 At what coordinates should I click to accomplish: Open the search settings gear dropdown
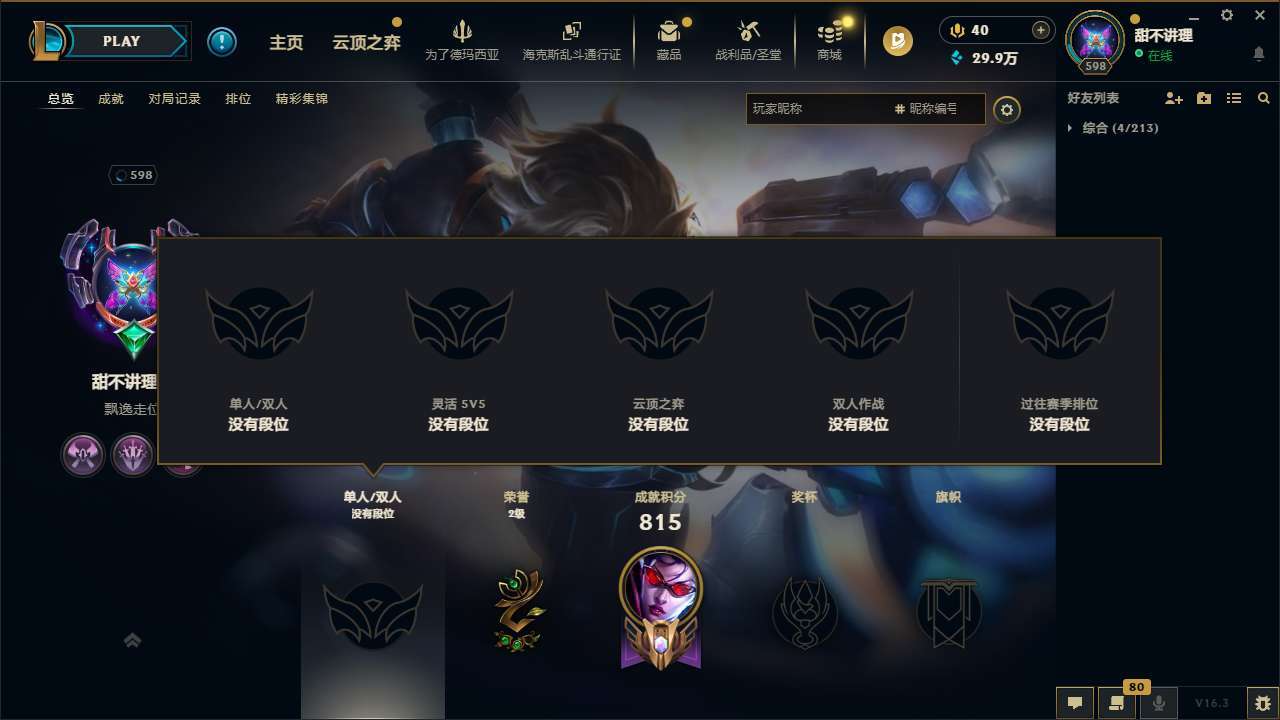pos(1007,110)
